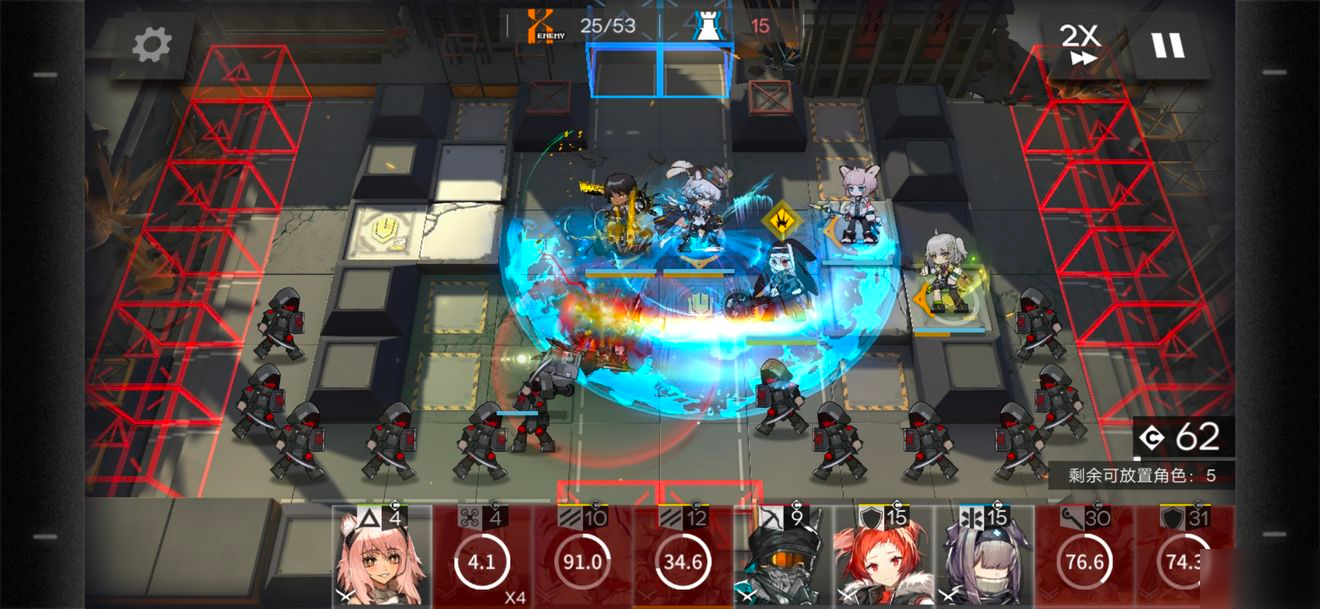Select the red-haired defender card costing 15
Screen dimensions: 1320x609
pos(884,557)
